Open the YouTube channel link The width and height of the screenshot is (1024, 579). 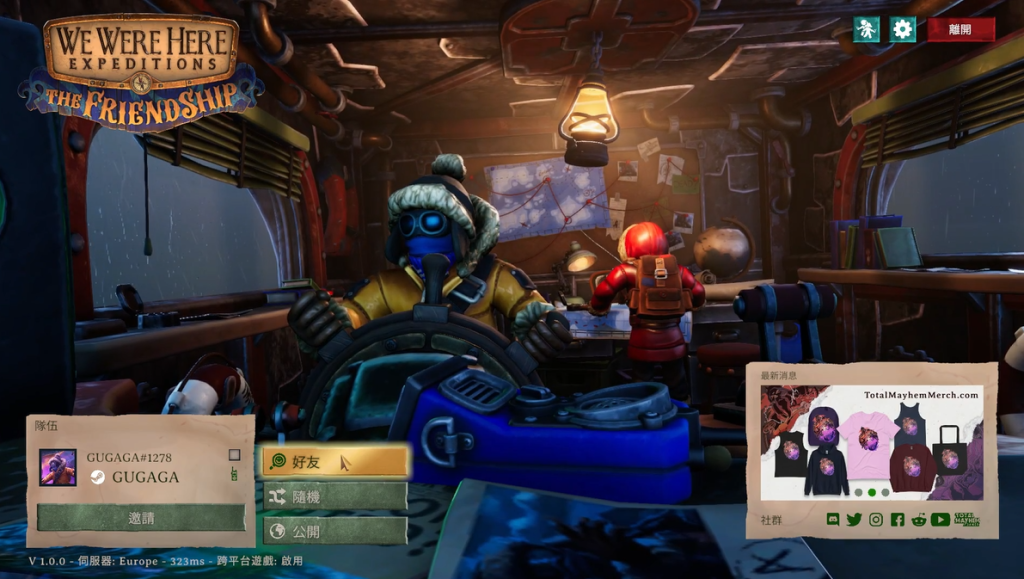pyautogui.click(x=940, y=520)
